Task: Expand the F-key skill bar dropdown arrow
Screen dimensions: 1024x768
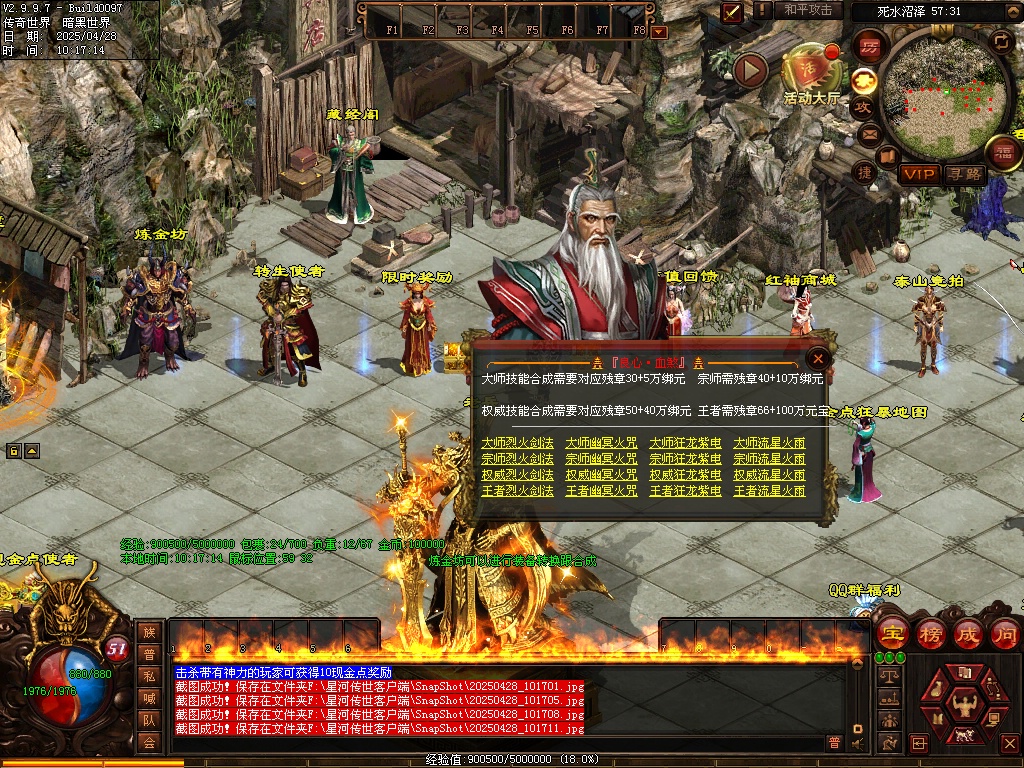Action: 659,31
